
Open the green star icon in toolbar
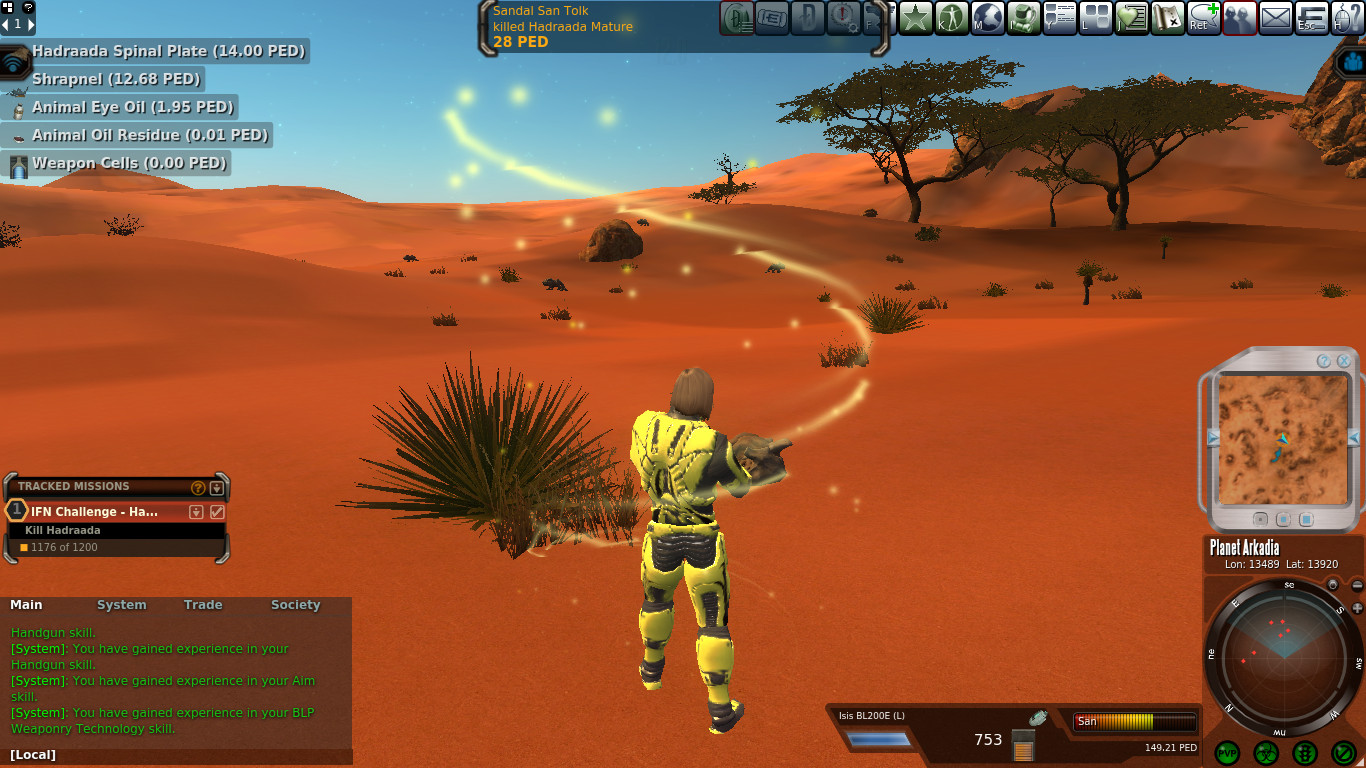click(915, 17)
